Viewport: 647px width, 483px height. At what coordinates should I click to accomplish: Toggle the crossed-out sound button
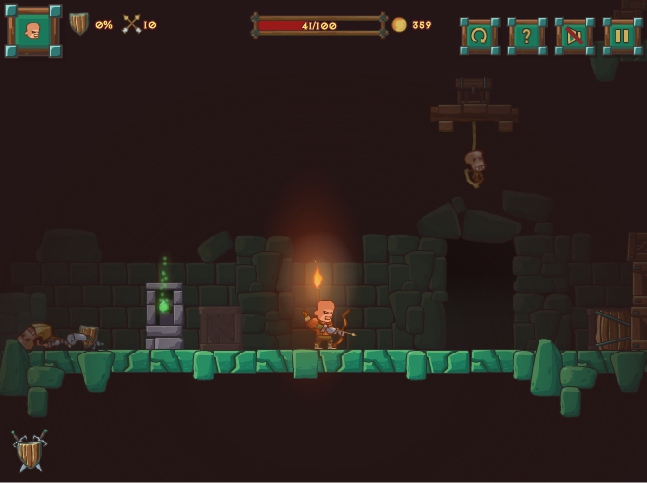(574, 36)
